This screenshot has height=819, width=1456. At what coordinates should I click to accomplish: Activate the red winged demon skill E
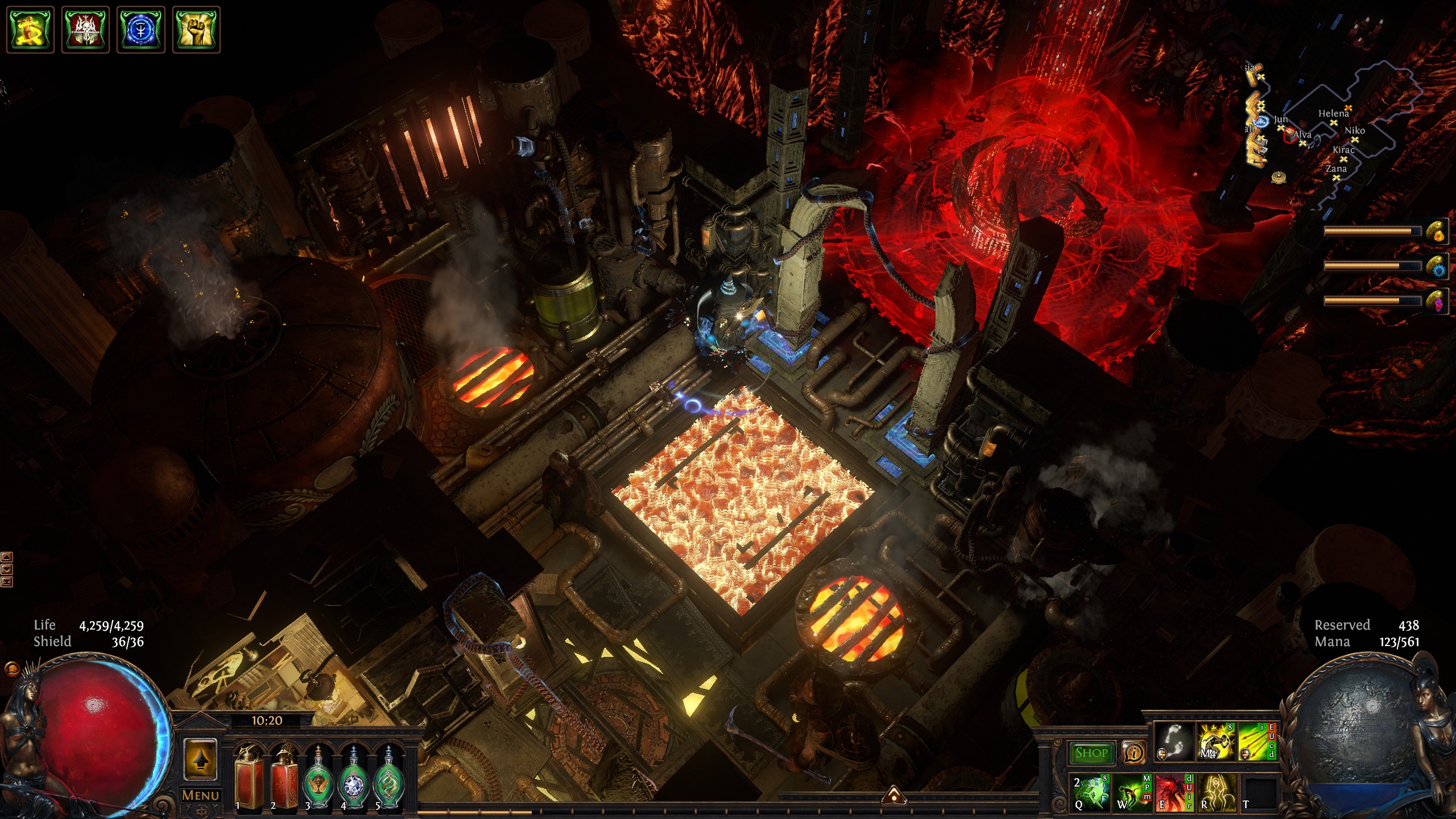(1173, 792)
